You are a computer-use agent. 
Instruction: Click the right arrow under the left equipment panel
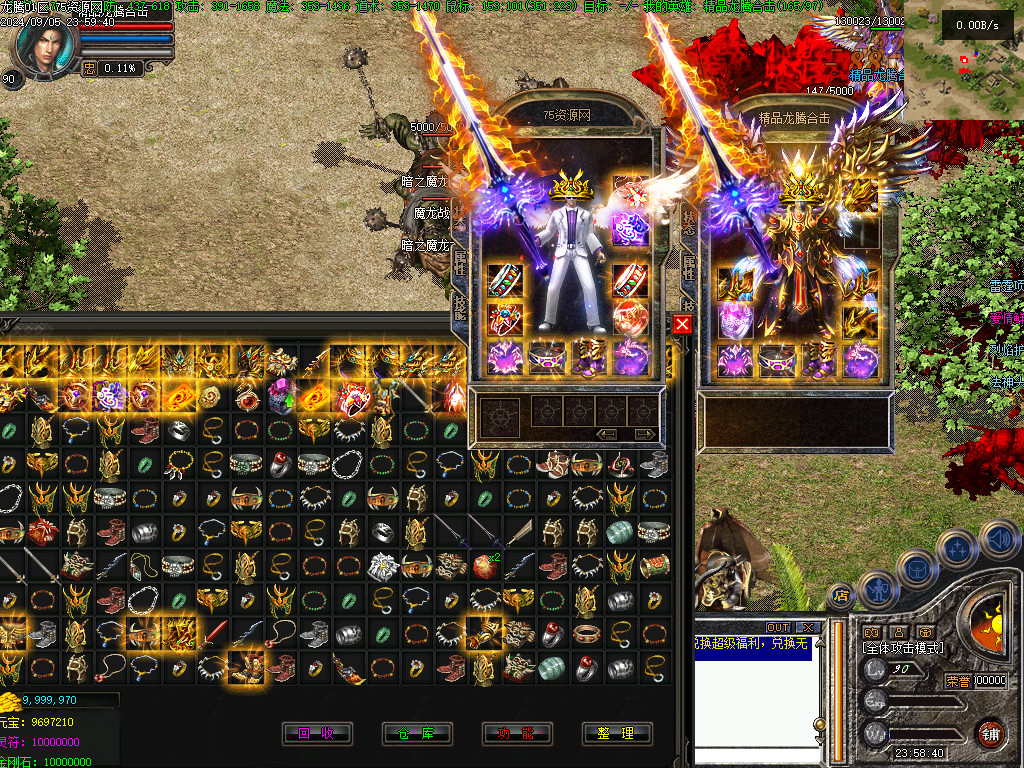click(x=645, y=434)
